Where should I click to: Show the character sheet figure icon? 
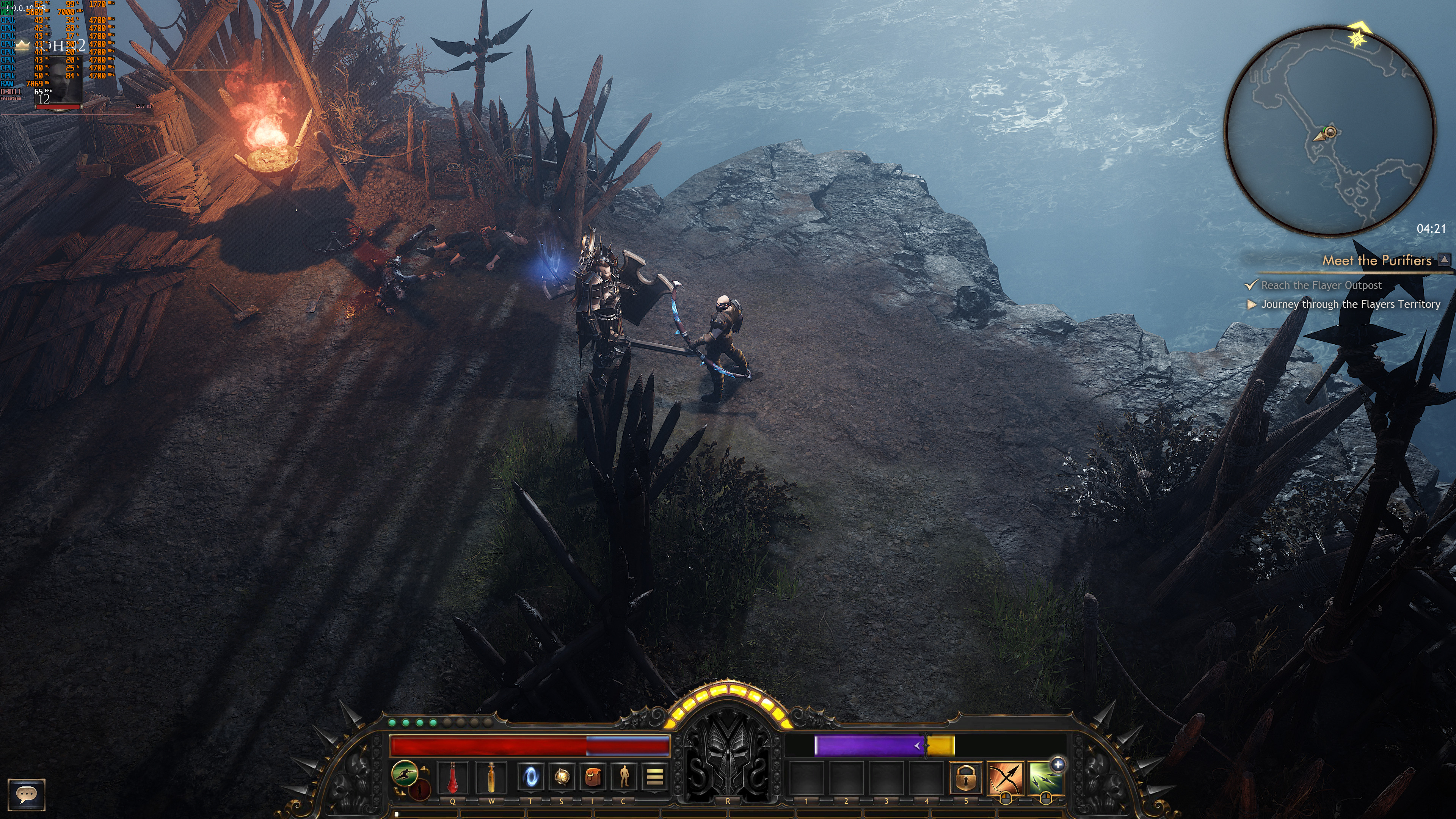(x=623, y=777)
